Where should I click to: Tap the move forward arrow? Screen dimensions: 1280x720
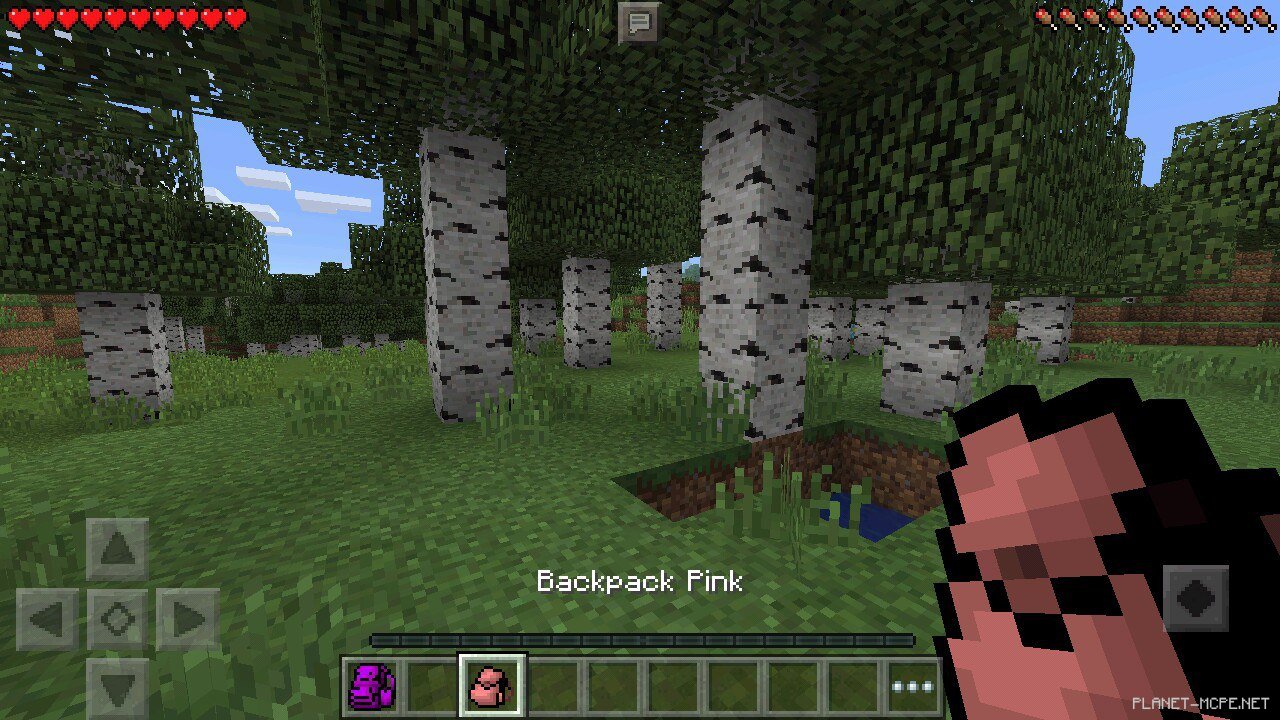tap(117, 549)
